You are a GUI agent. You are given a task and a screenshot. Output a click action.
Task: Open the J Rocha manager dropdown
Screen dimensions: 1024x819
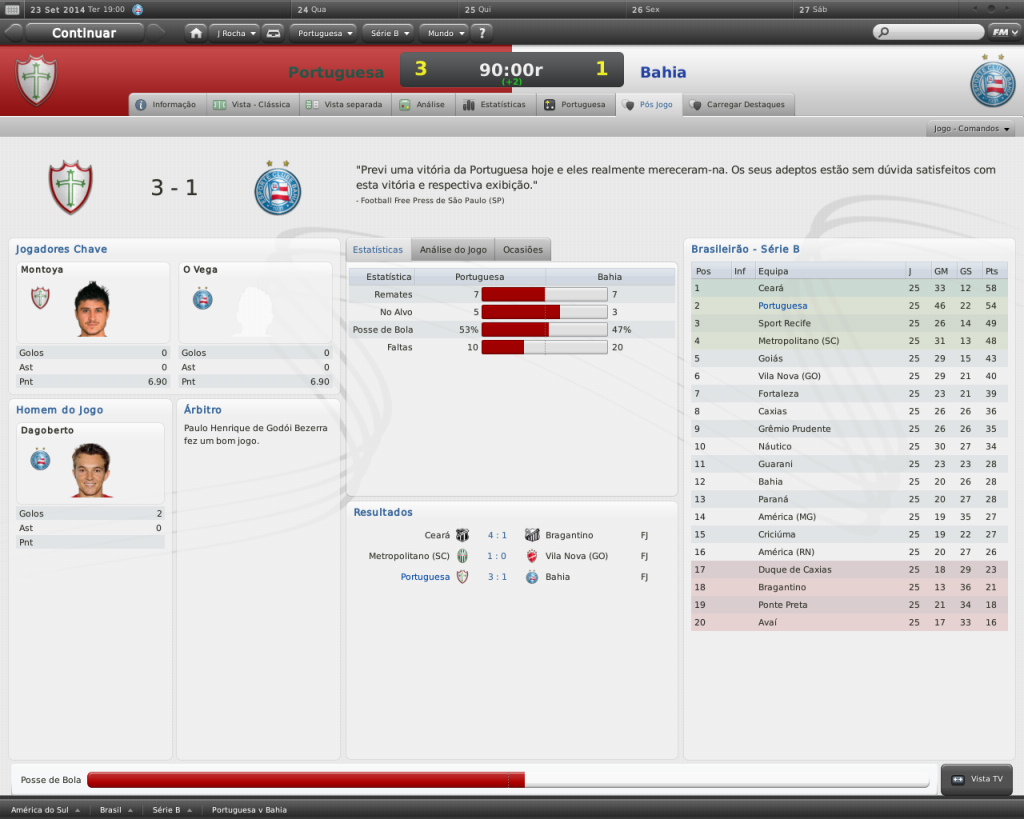(x=235, y=33)
